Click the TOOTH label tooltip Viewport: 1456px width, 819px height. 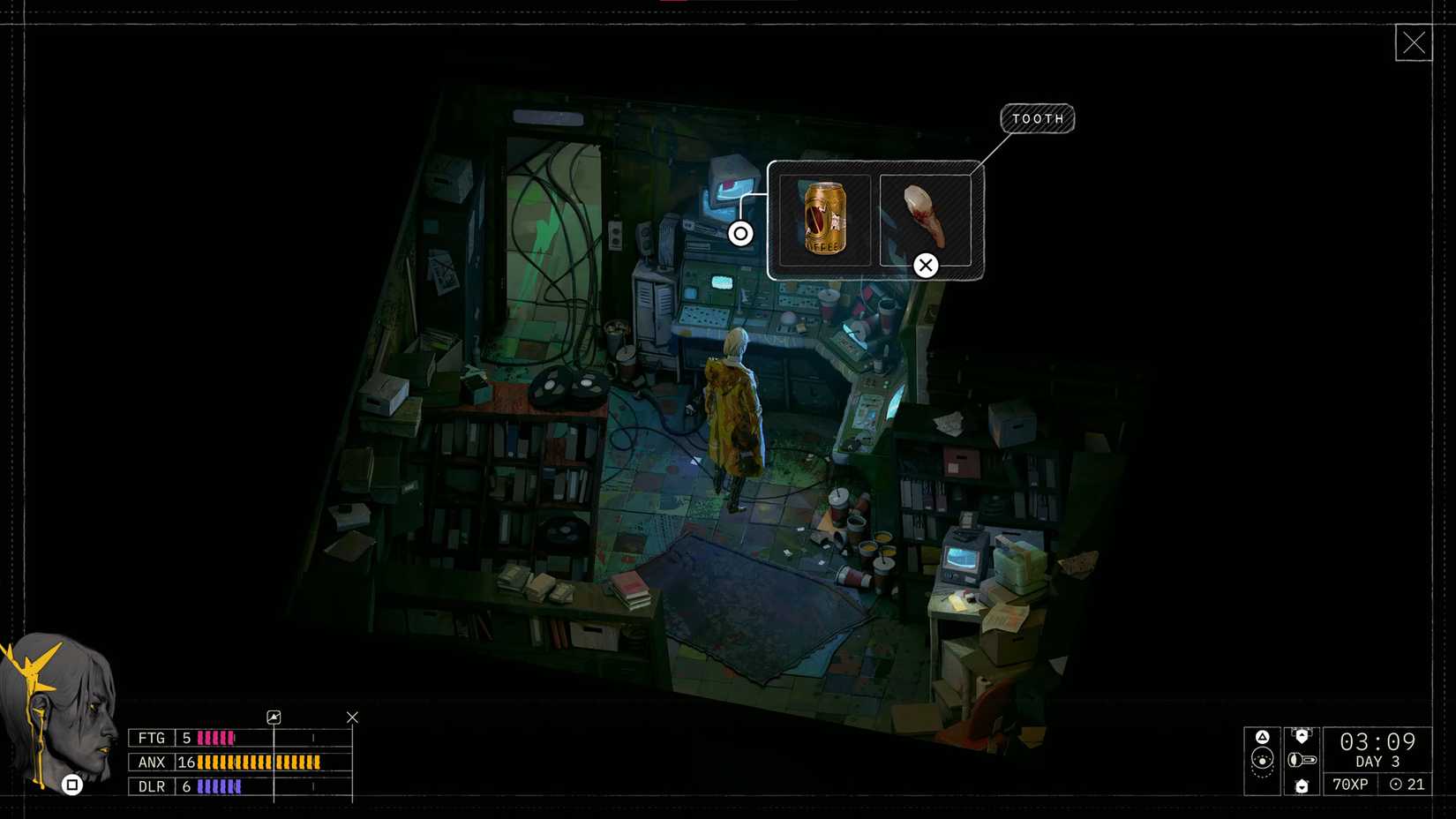(x=1037, y=118)
